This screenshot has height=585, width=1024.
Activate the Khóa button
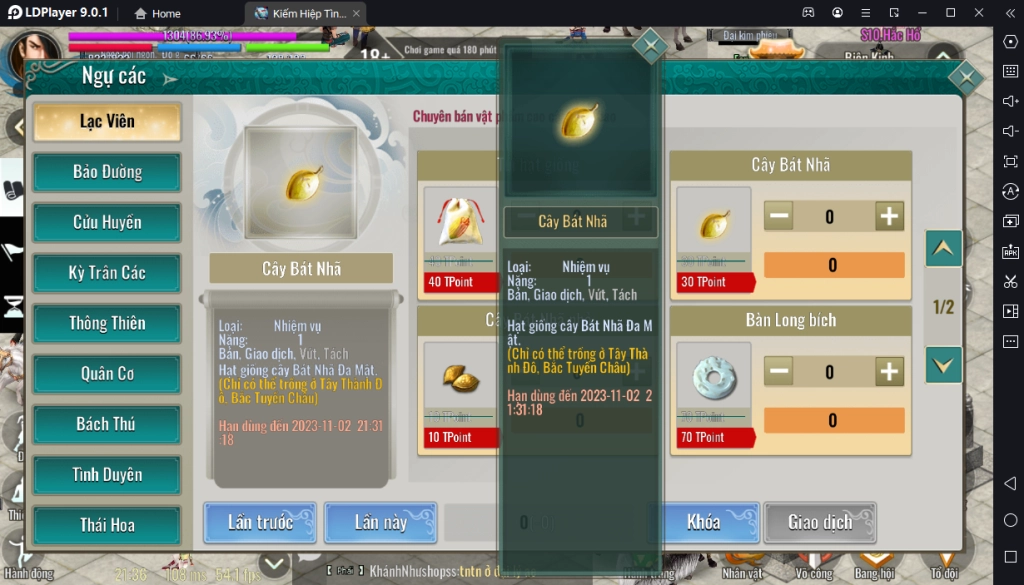click(x=703, y=522)
